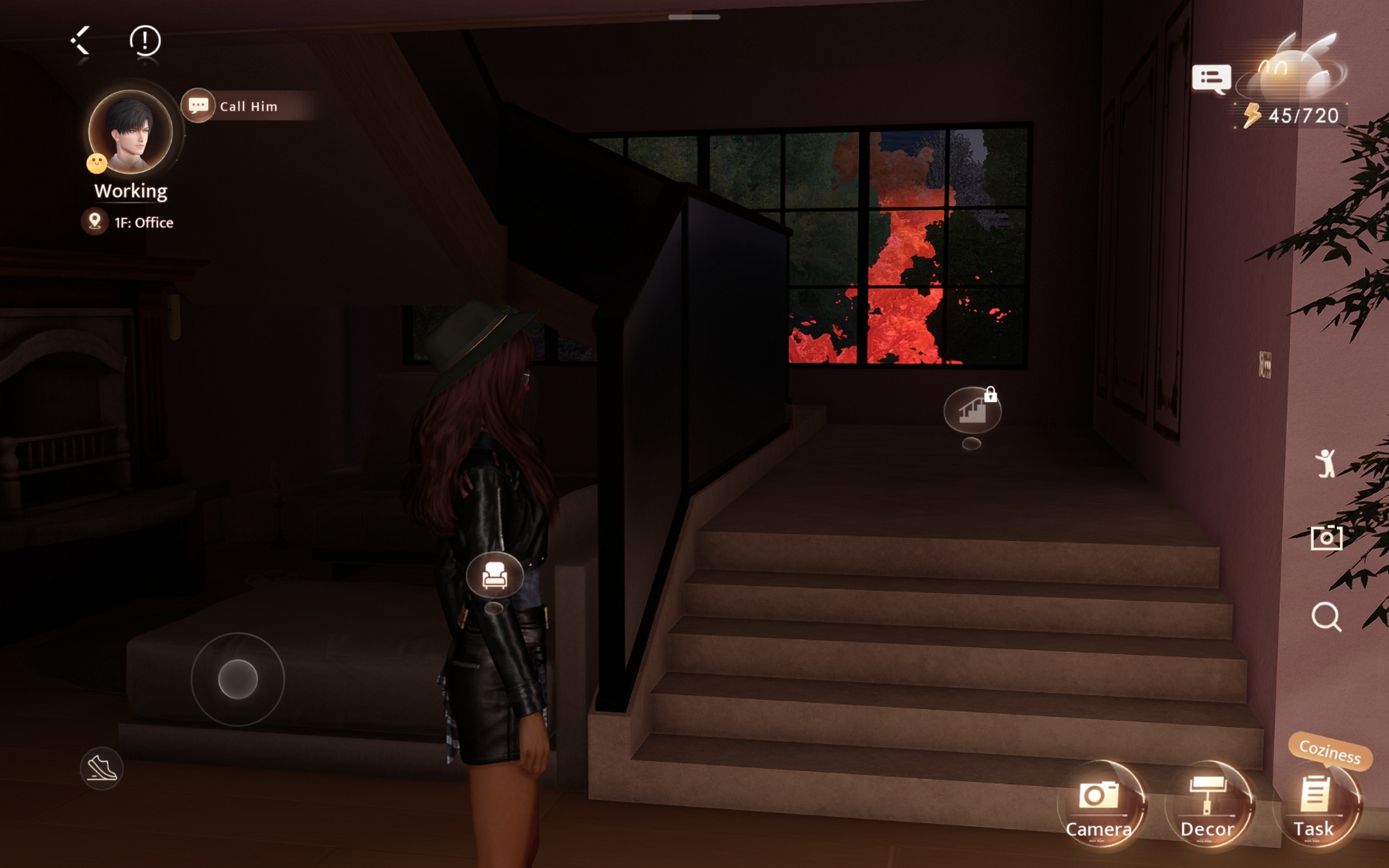1389x868 pixels.
Task: Go back using the arrow button
Action: point(81,41)
